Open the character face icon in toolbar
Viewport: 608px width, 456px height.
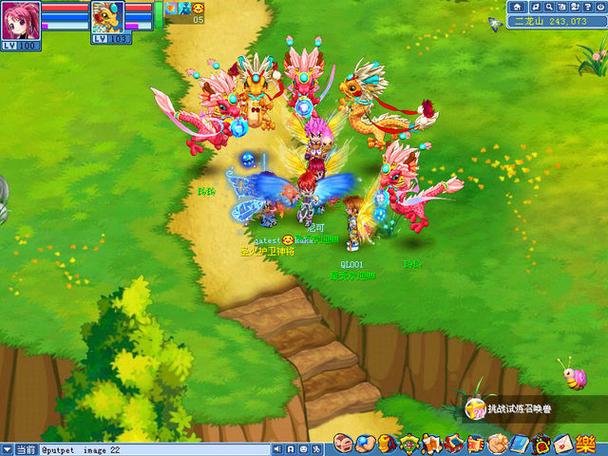(x=341, y=443)
